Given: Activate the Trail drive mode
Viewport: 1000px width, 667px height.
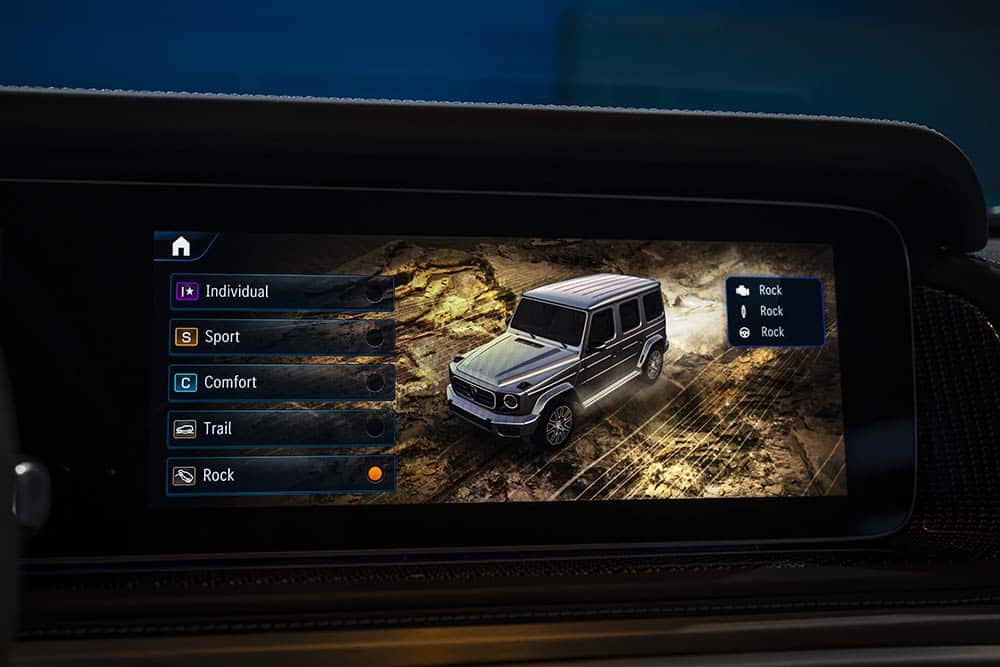Looking at the screenshot, I should click(282, 429).
